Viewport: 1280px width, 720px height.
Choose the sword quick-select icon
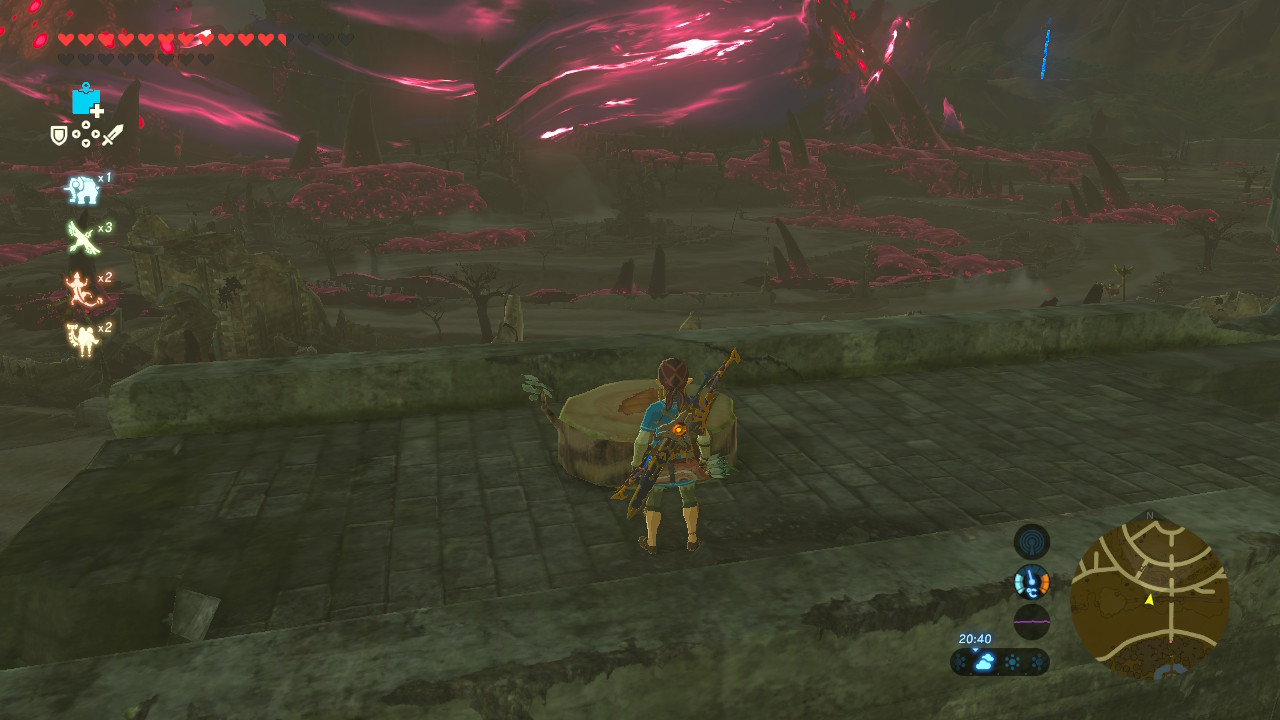coord(112,135)
